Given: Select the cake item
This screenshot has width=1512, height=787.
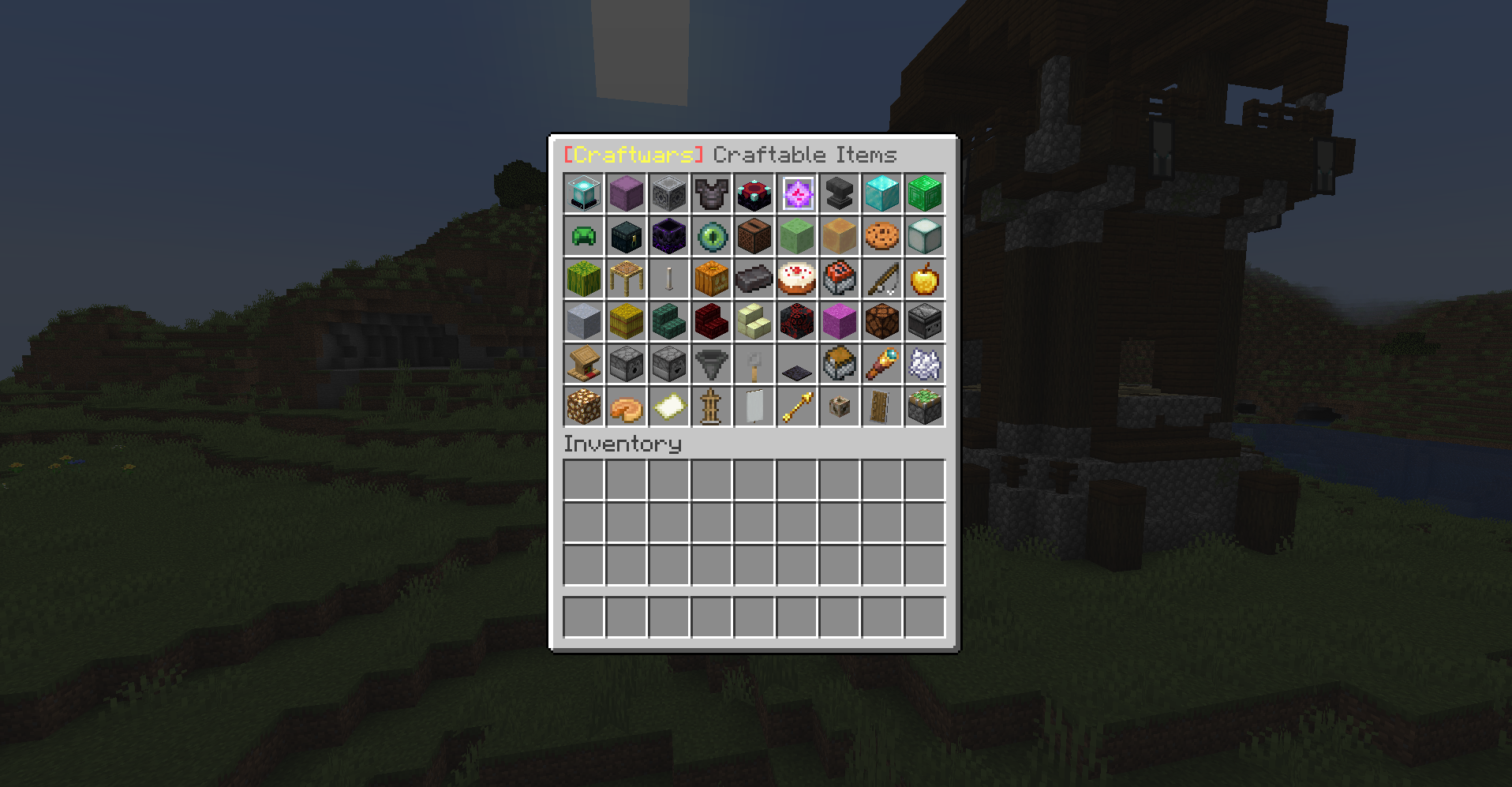Looking at the screenshot, I should [796, 279].
